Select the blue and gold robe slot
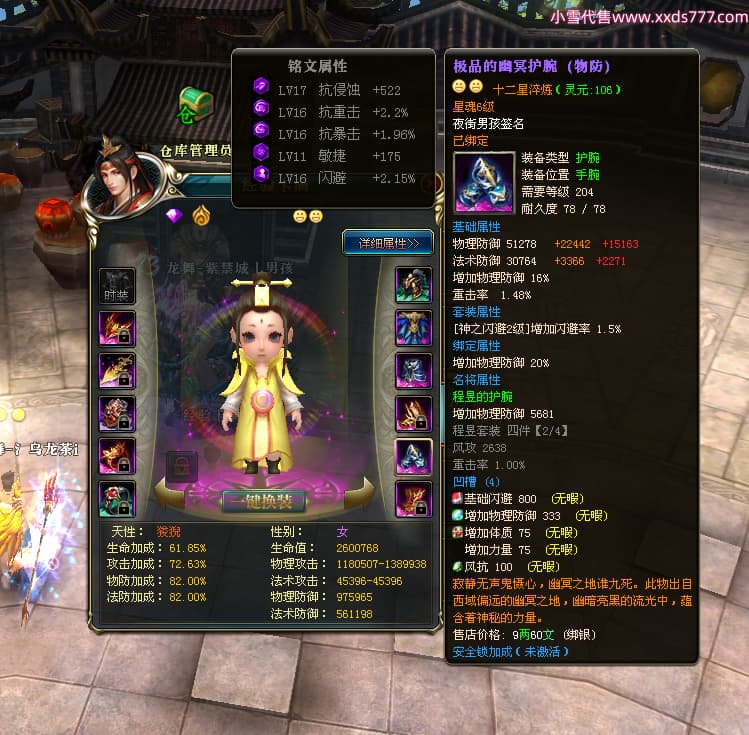The width and height of the screenshot is (749, 735). (414, 328)
